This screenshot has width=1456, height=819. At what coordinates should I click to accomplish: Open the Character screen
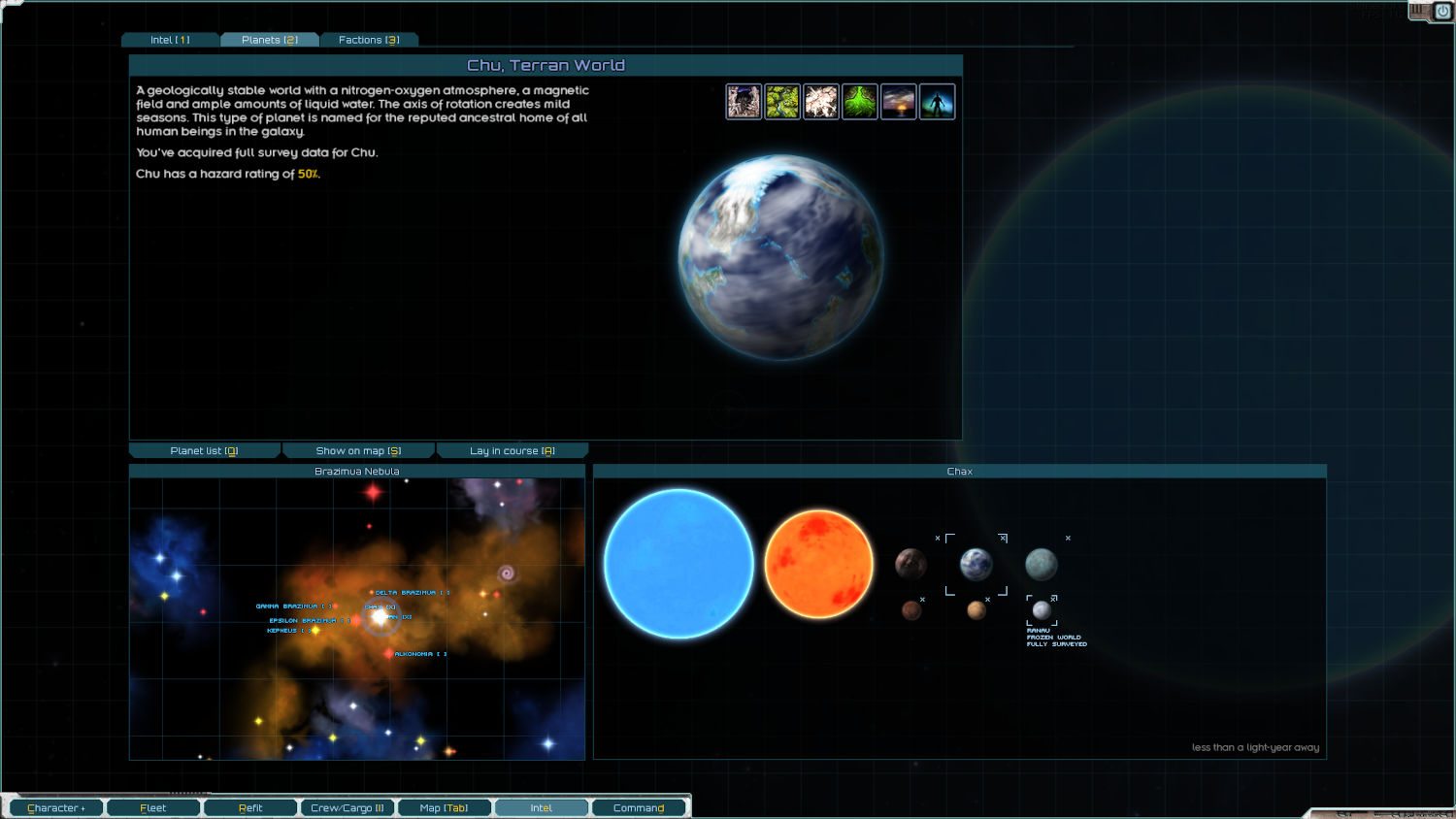pos(56,807)
